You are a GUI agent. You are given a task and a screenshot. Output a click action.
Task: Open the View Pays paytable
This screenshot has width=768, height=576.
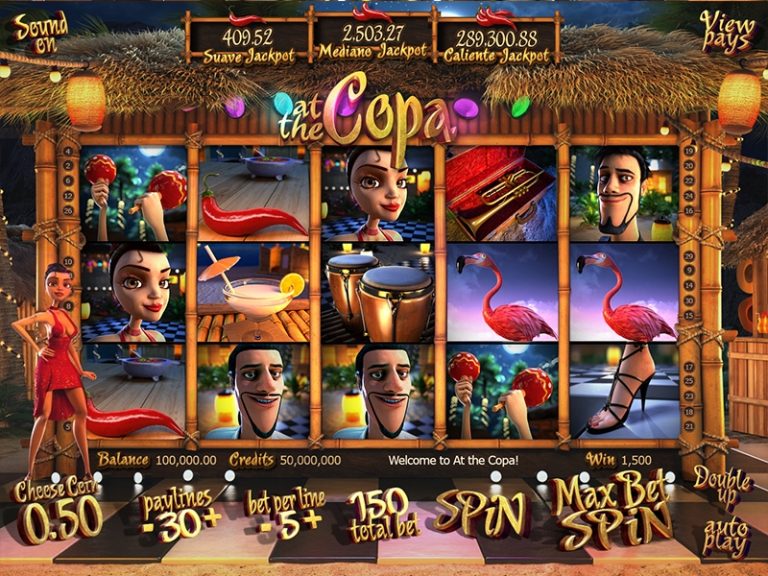(726, 32)
